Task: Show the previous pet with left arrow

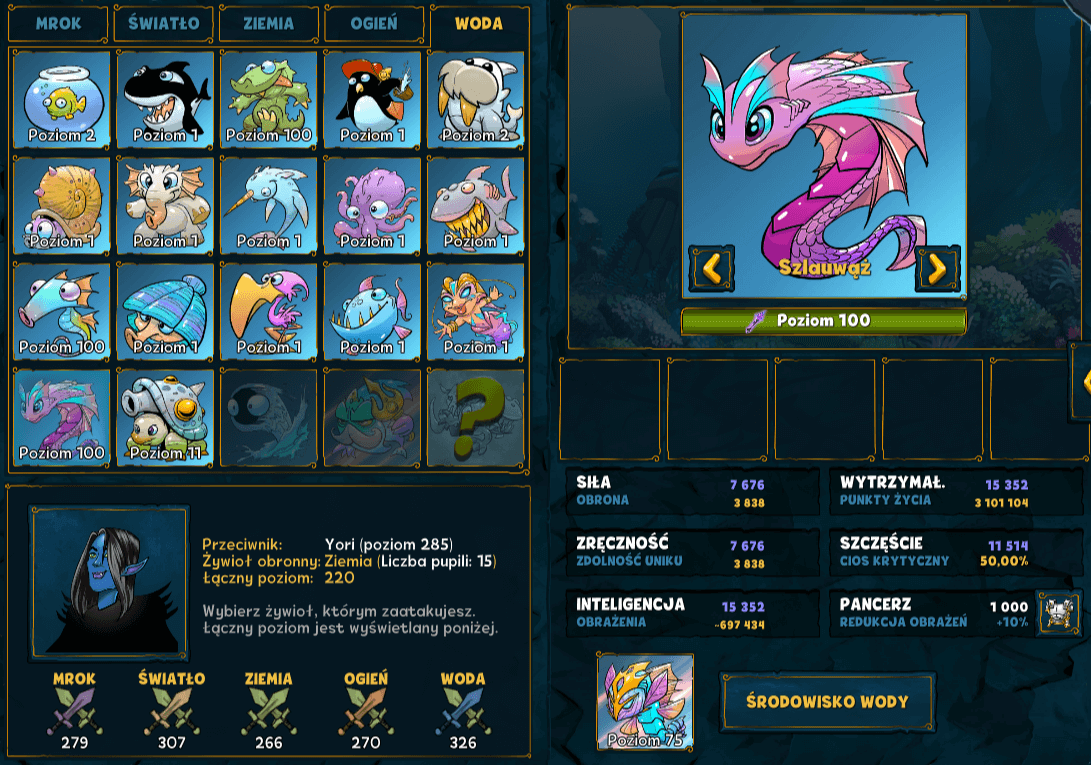Action: tap(711, 268)
